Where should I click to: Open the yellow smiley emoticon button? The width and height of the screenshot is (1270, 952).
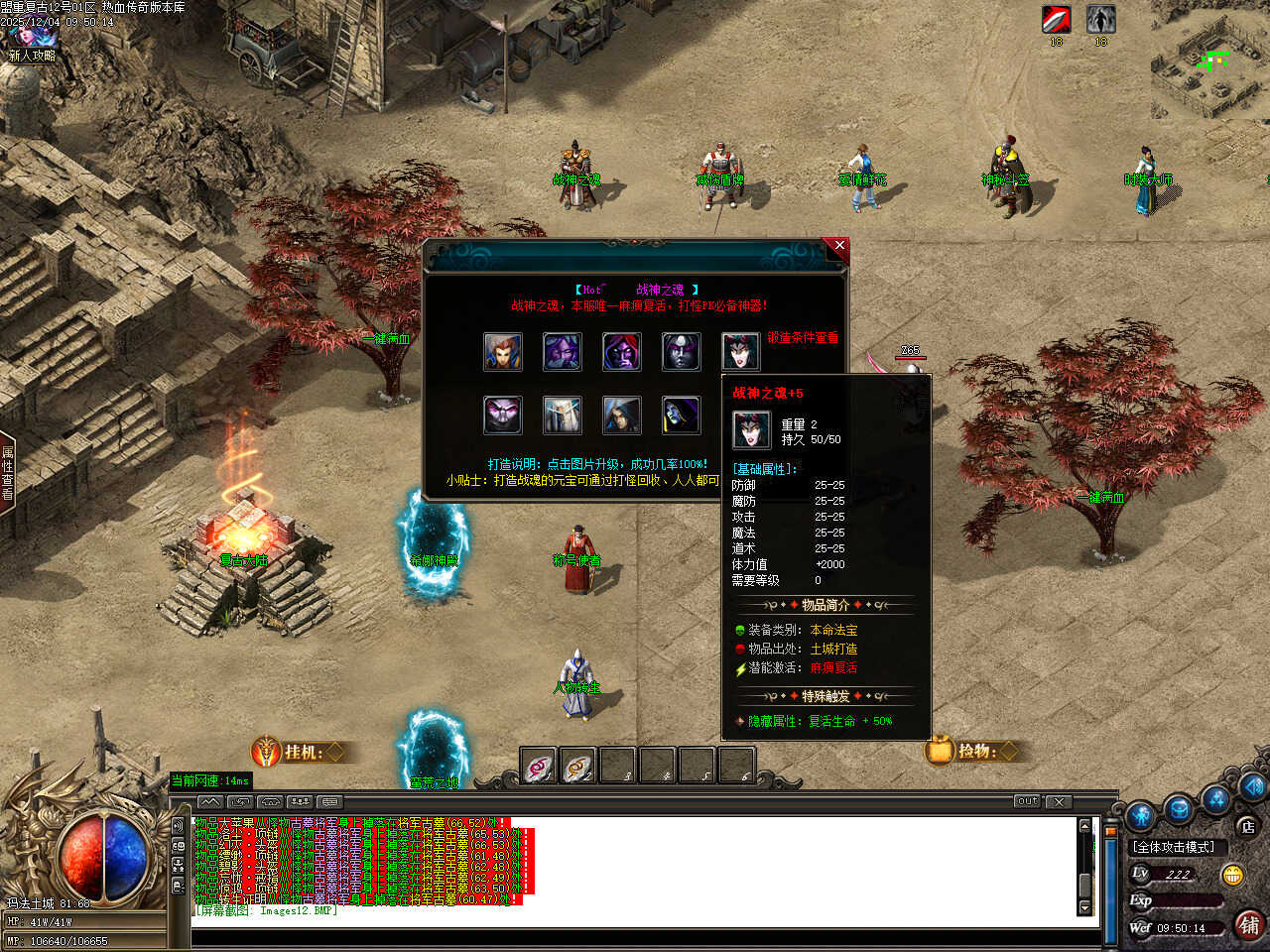coord(1233,875)
